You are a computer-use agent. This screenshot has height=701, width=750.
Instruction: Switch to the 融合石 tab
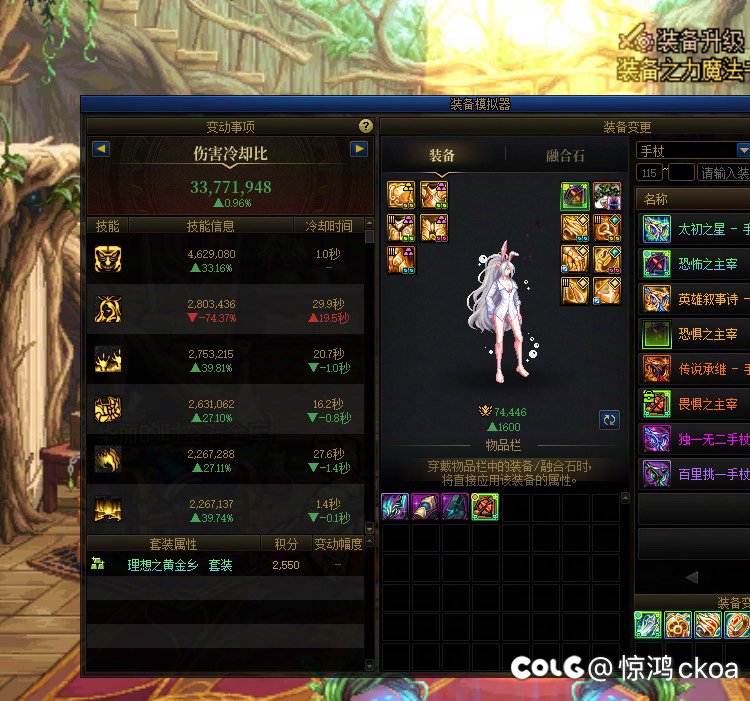565,156
